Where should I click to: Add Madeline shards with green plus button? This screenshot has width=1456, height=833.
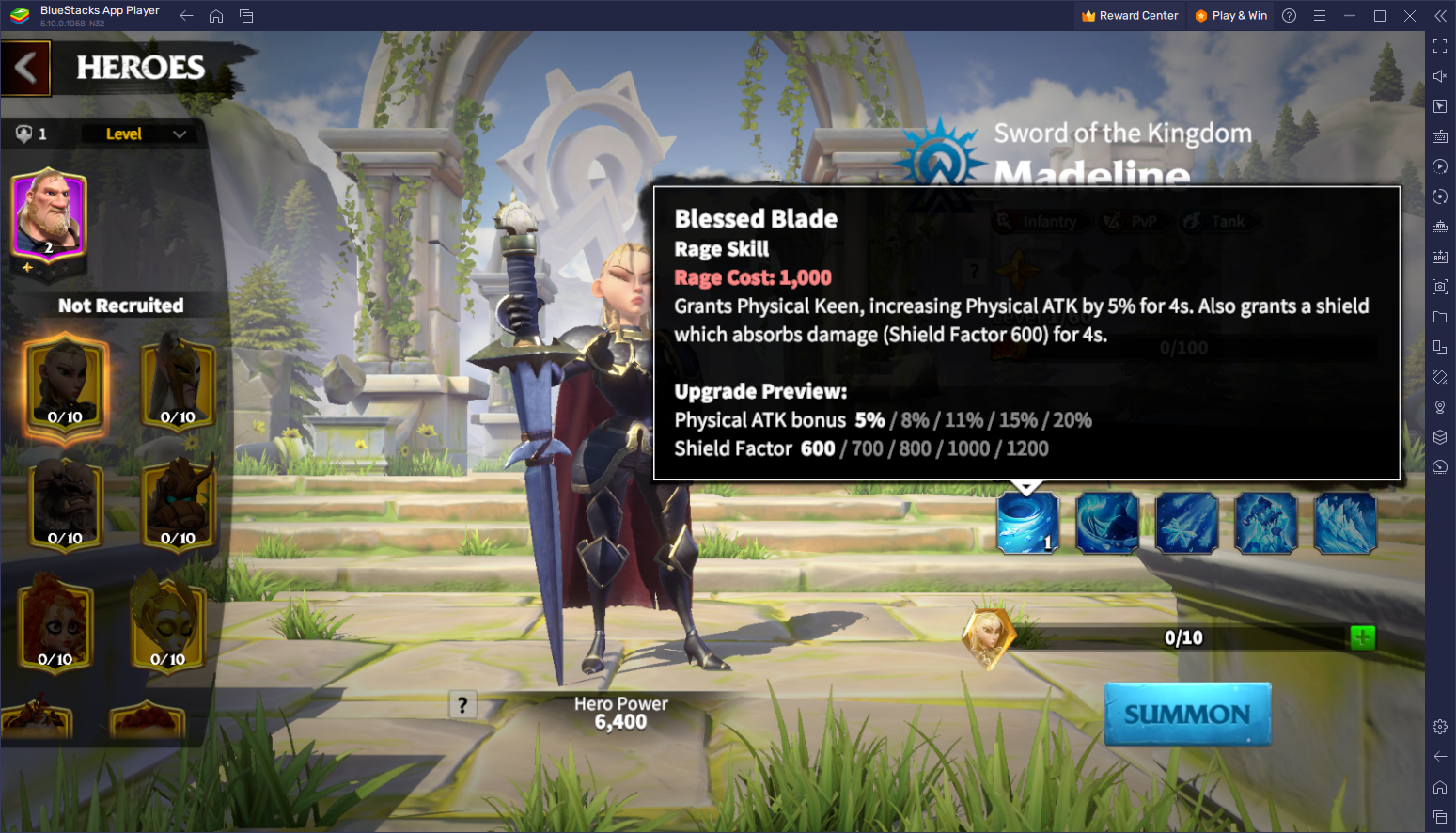(x=1362, y=637)
